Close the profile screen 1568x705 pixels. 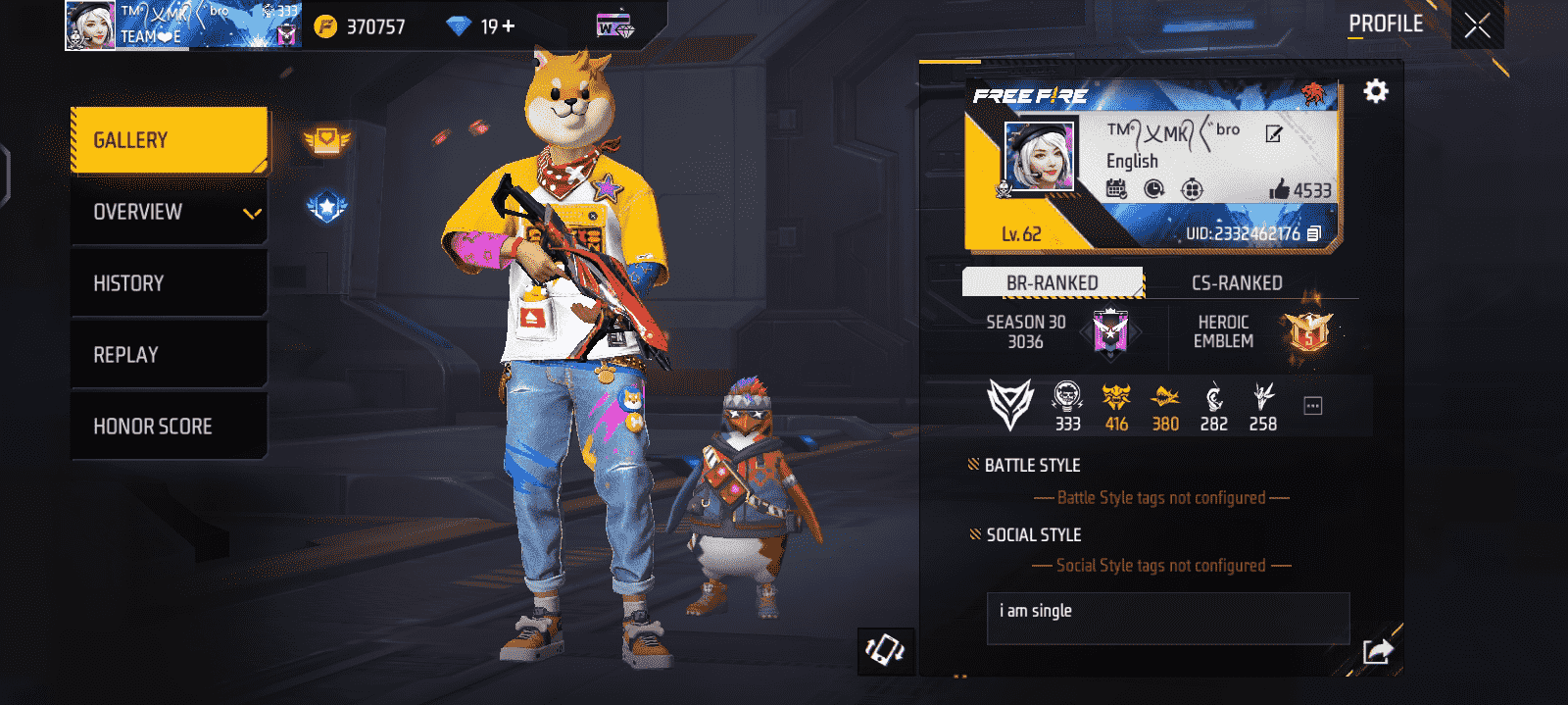(1477, 25)
